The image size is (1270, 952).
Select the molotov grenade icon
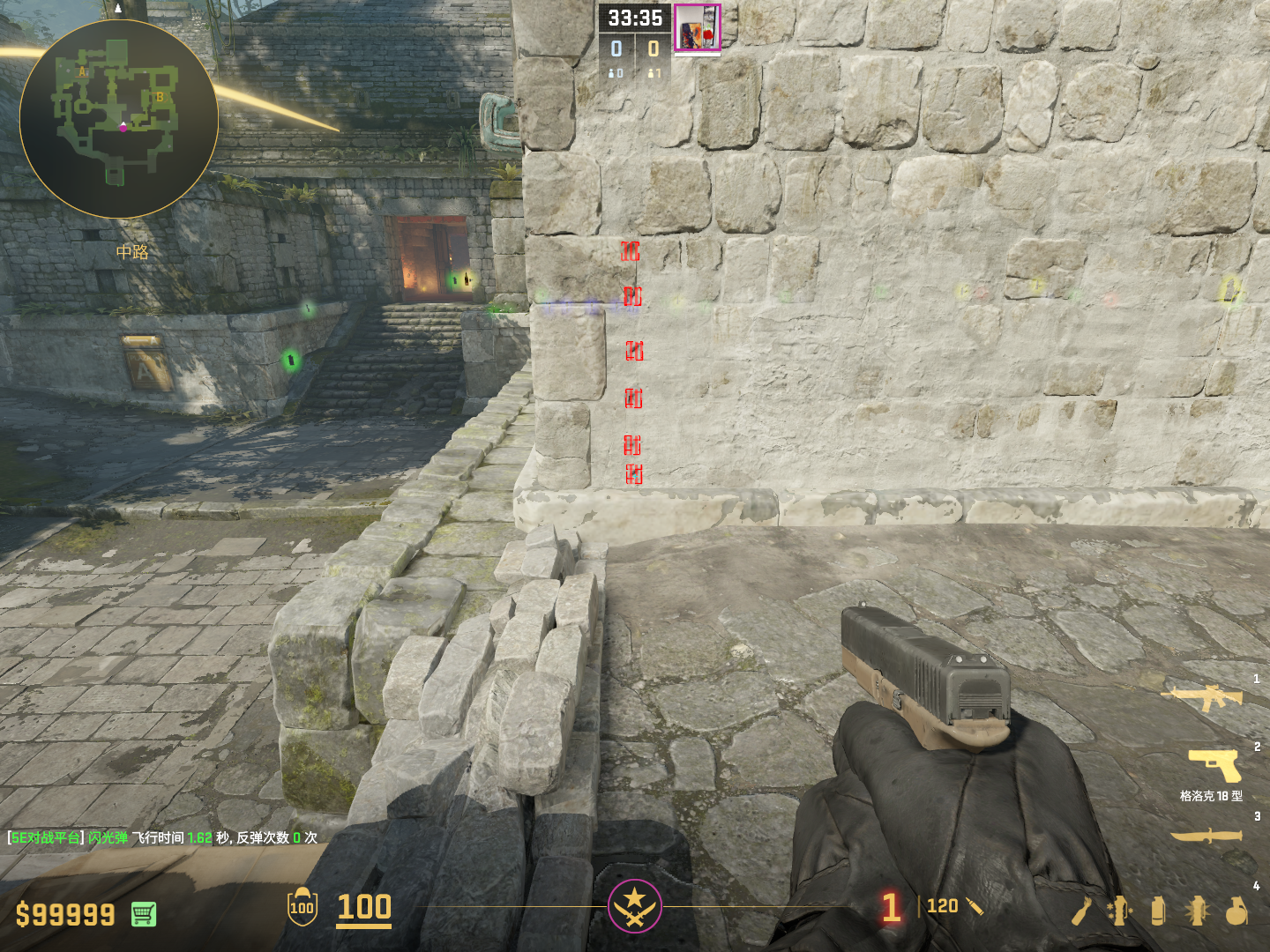point(1081,911)
